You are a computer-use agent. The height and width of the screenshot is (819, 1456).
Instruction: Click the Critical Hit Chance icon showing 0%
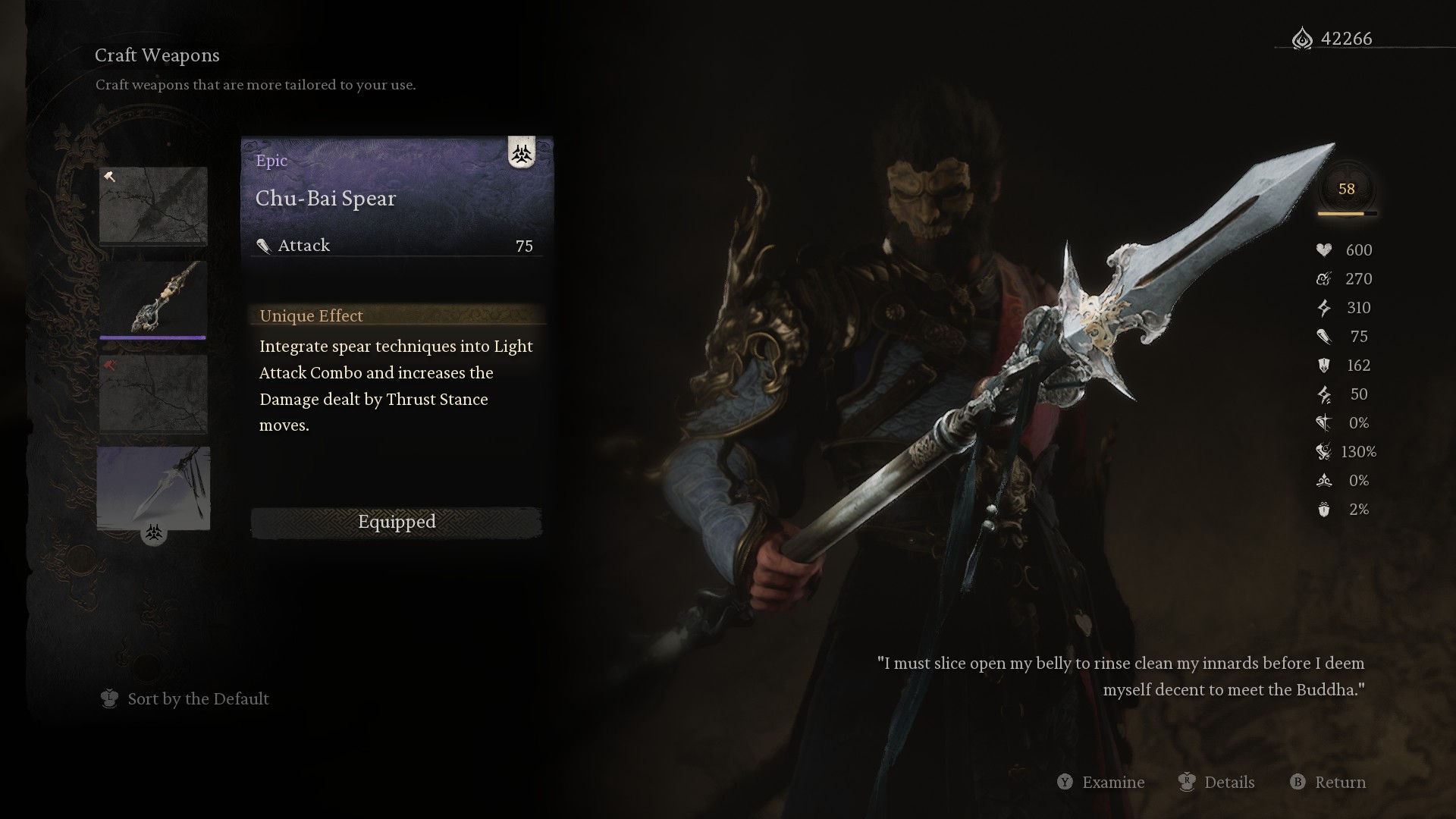(x=1324, y=423)
